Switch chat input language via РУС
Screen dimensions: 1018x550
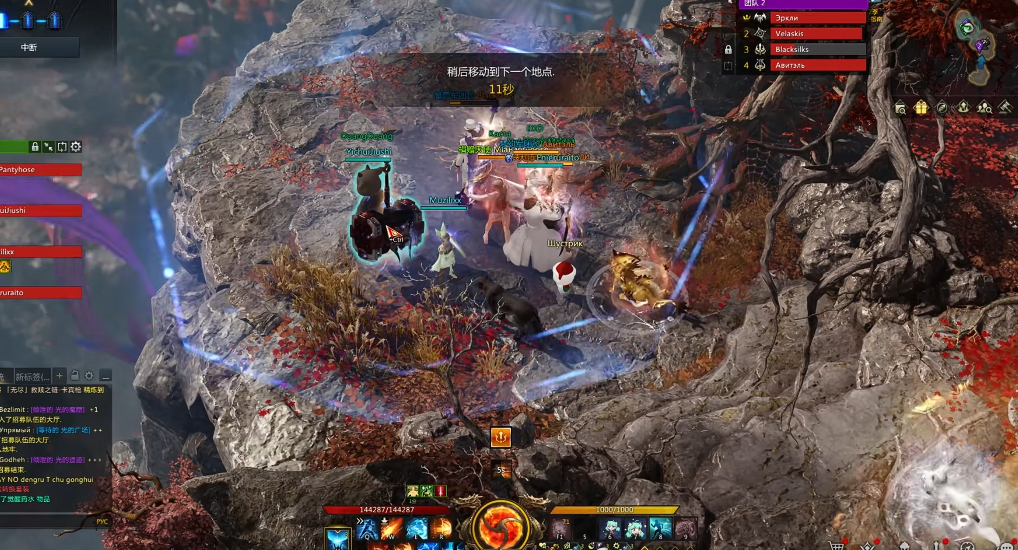click(102, 521)
